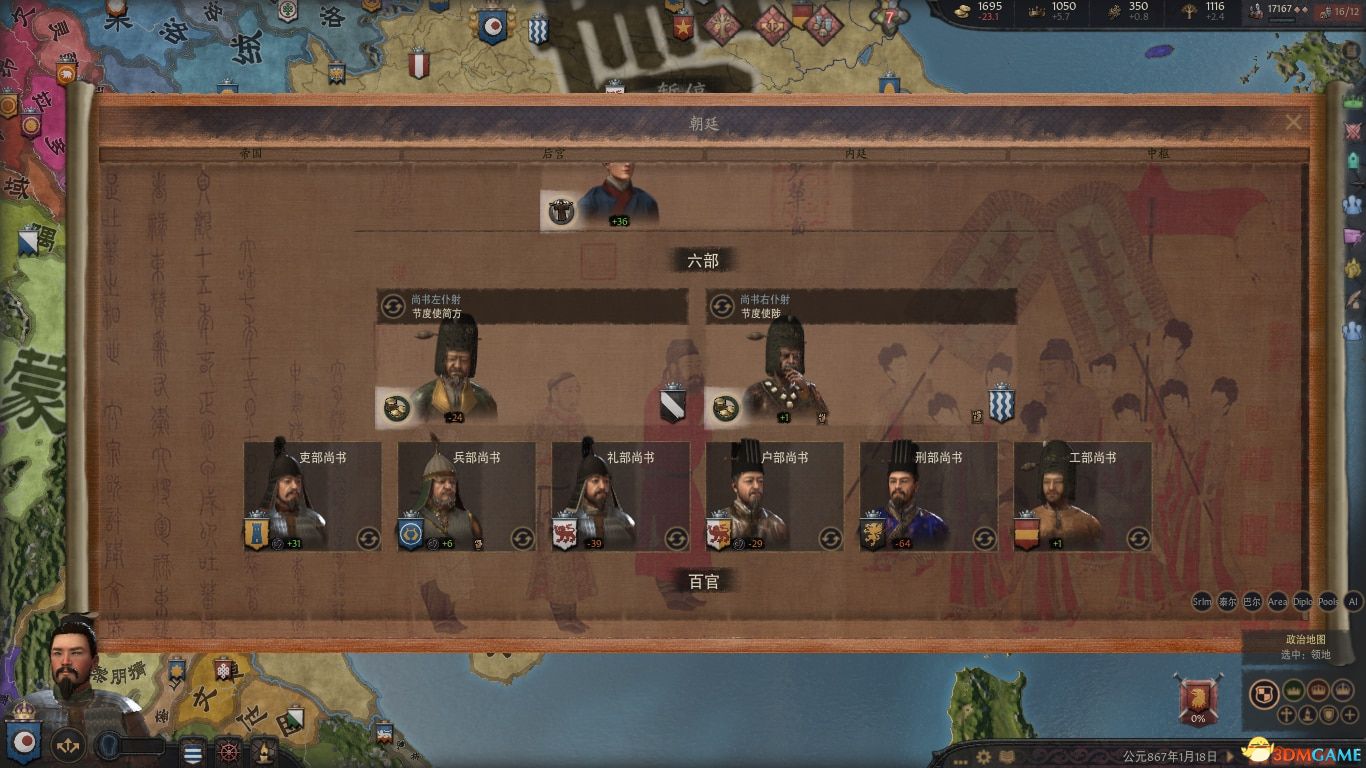1366x768 pixels.
Task: Activate the AI map filter button
Action: (1353, 602)
